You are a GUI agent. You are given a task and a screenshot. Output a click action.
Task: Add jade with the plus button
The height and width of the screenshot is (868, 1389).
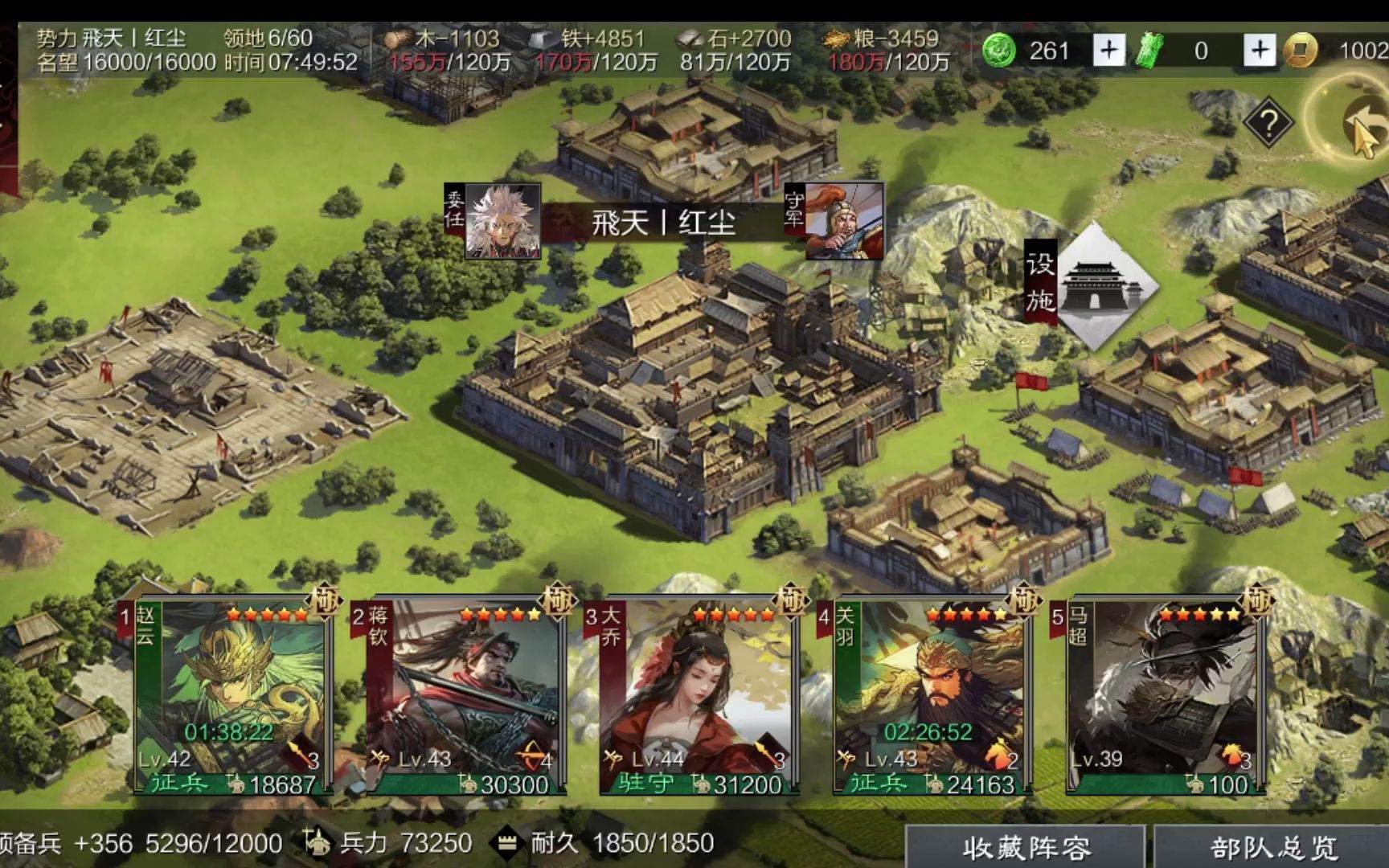click(1108, 51)
